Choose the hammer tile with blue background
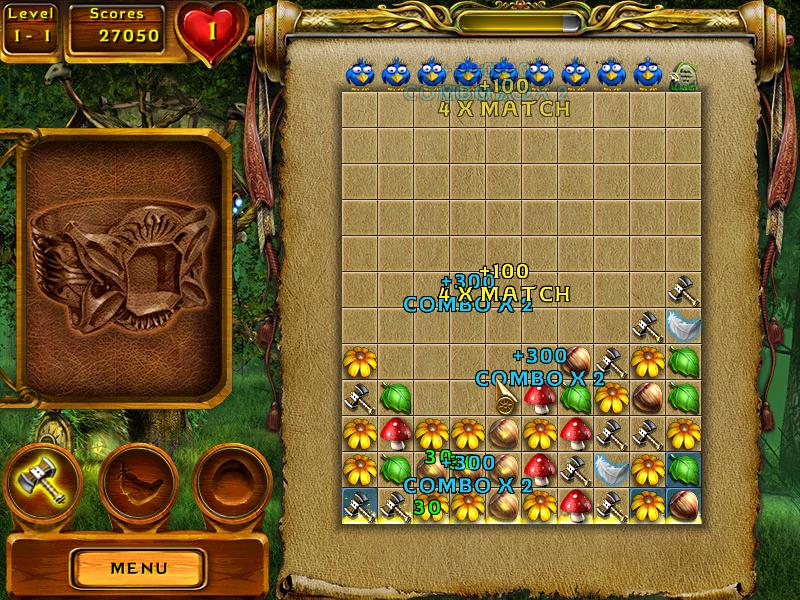Image resolution: width=800 pixels, height=600 pixels. click(x=359, y=505)
